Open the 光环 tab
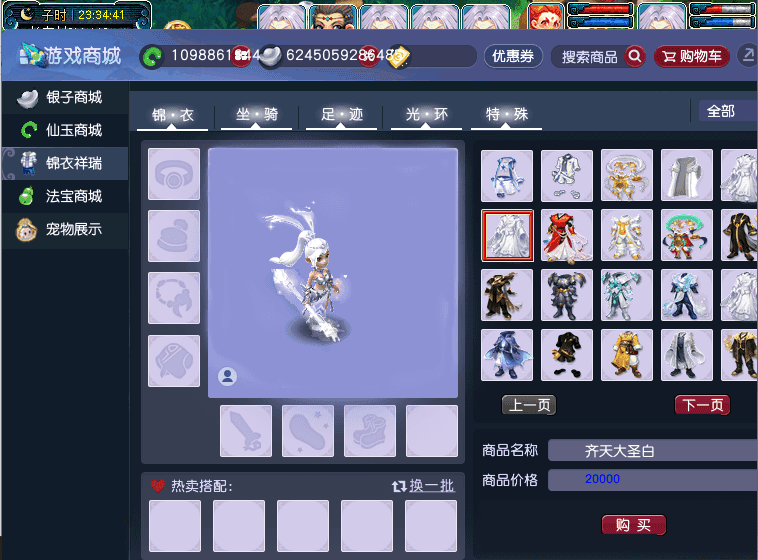The image size is (758, 560). point(426,115)
